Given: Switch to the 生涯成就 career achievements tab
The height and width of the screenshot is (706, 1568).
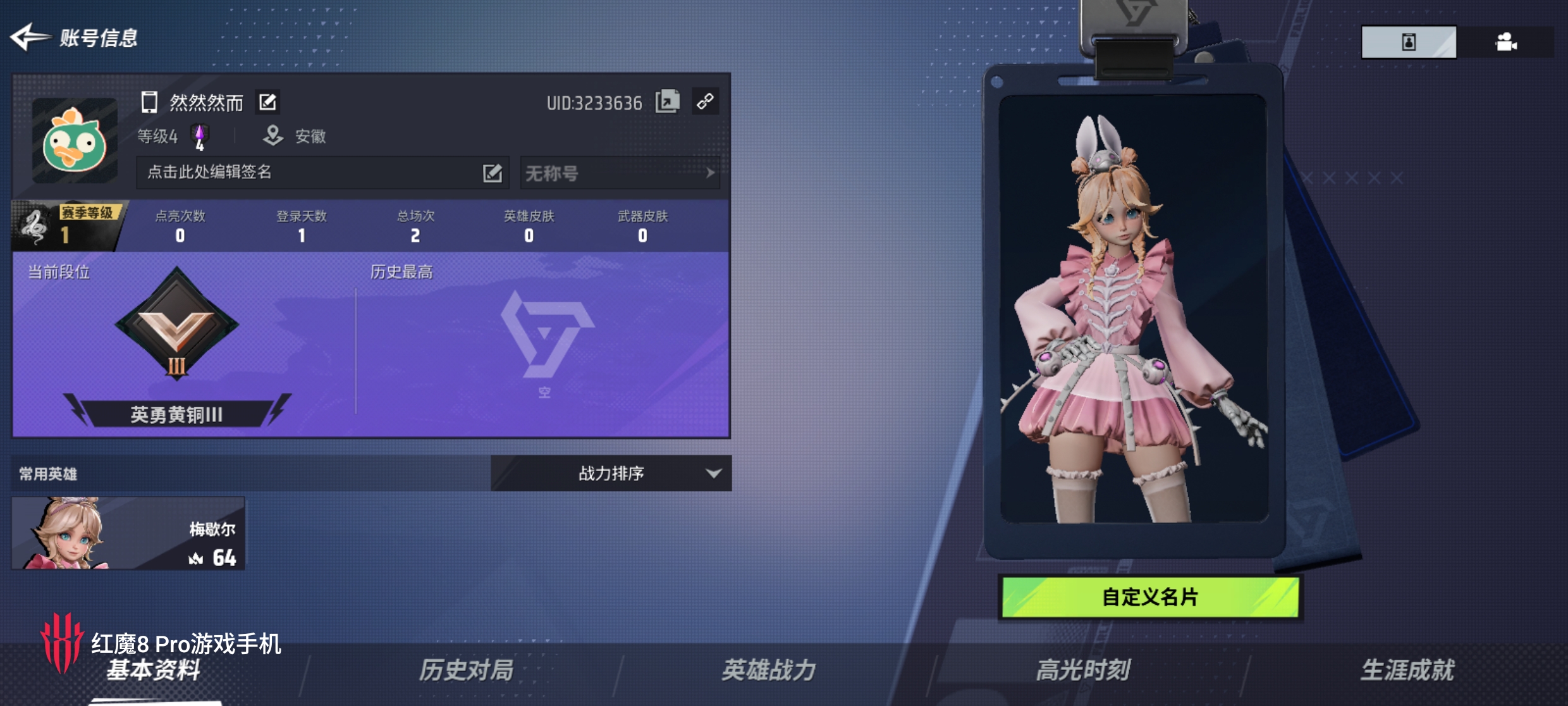Looking at the screenshot, I should point(1407,670).
